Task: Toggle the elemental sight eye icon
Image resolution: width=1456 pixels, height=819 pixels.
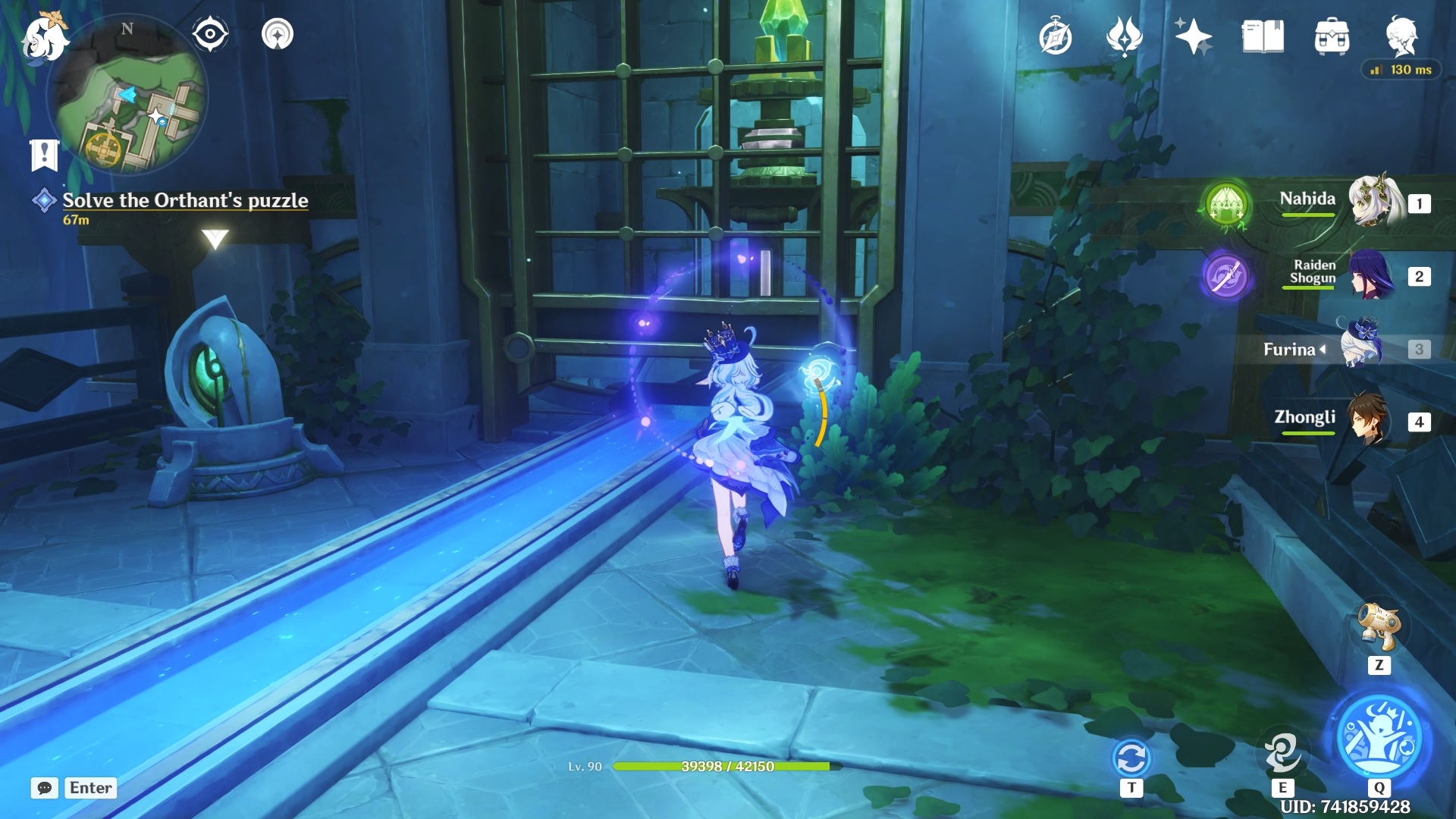Action: [x=210, y=34]
